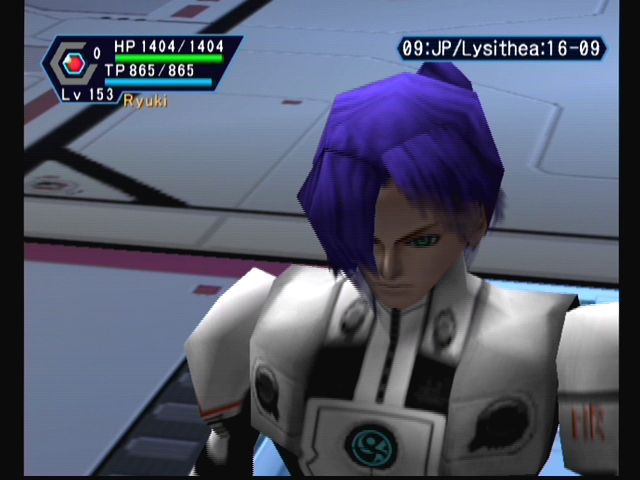Viewport: 640px width, 480px height.
Task: Click the hexagonal section ID emblem
Action: tap(71, 65)
